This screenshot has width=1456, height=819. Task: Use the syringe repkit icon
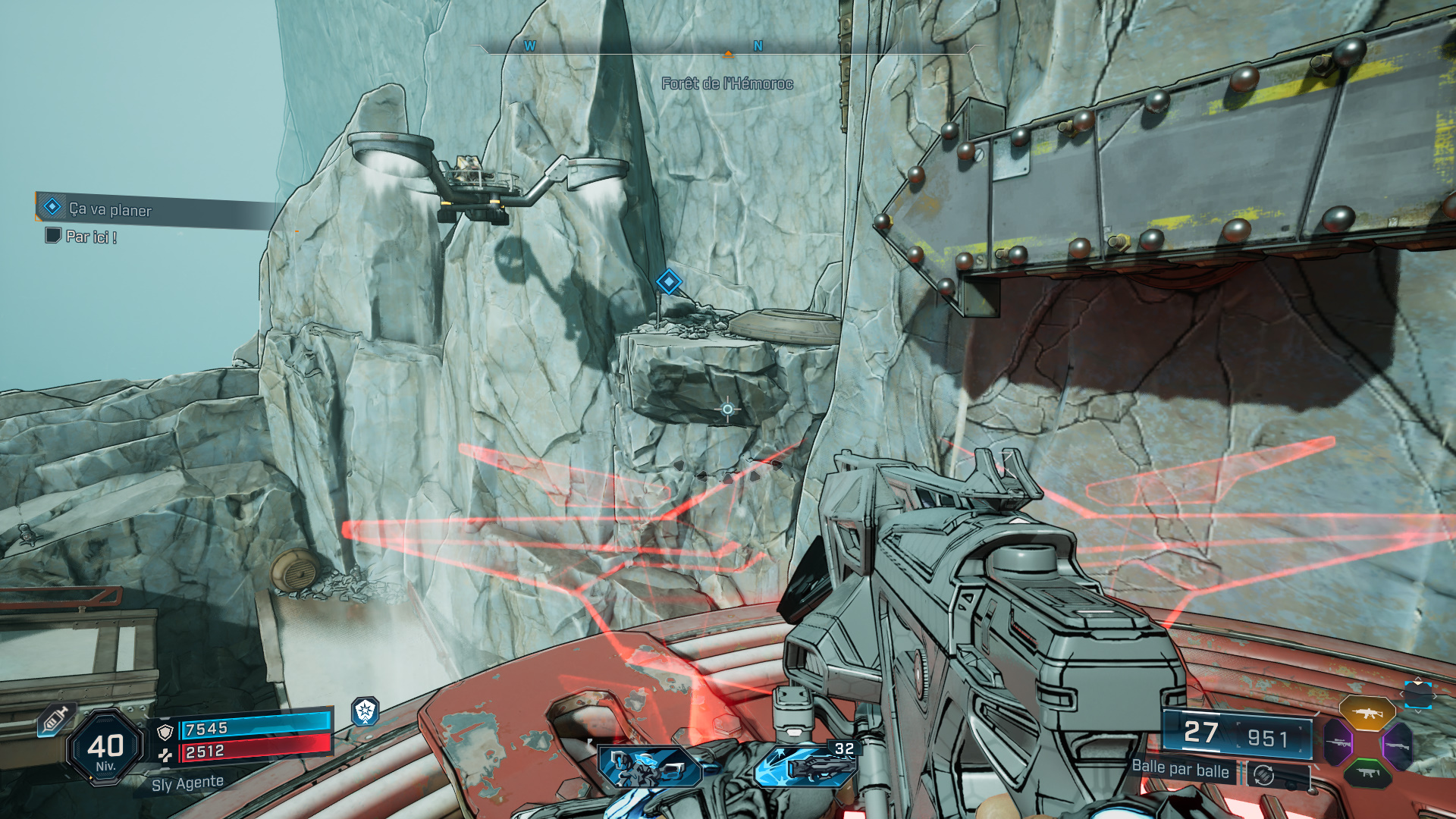(x=55, y=718)
